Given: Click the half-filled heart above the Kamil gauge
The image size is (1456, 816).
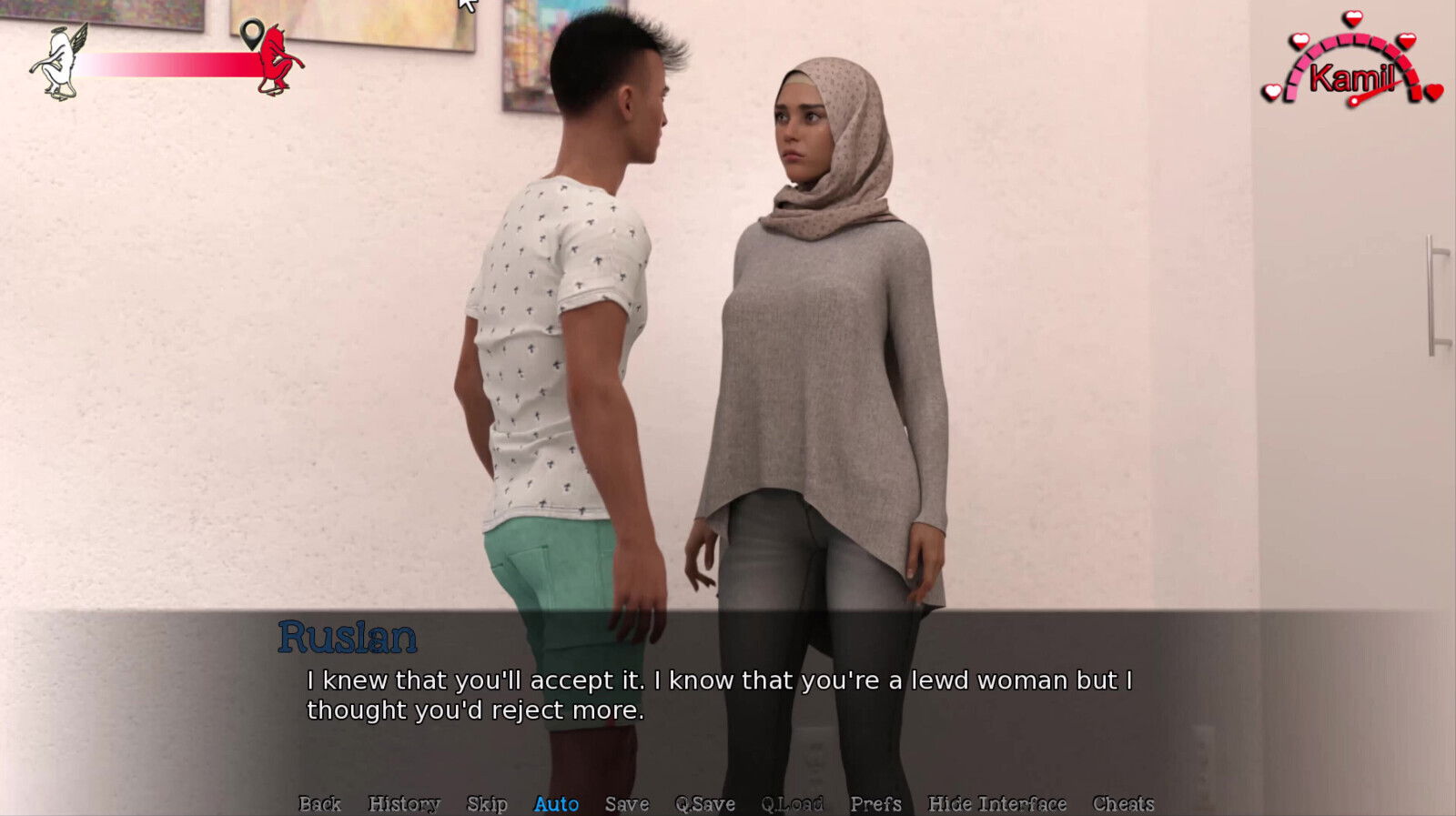Looking at the screenshot, I should tap(1353, 18).
